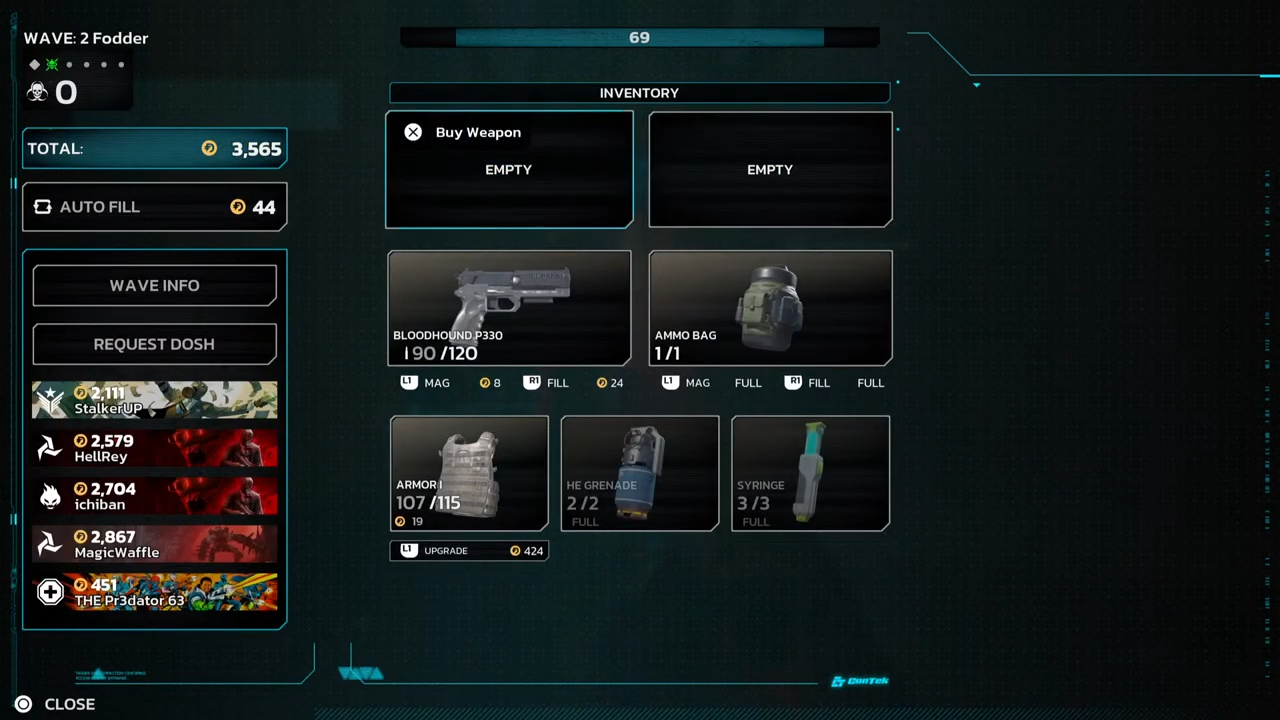Pick MagicWaffle from the squad list
This screenshot has width=1280, height=720.
coord(155,544)
